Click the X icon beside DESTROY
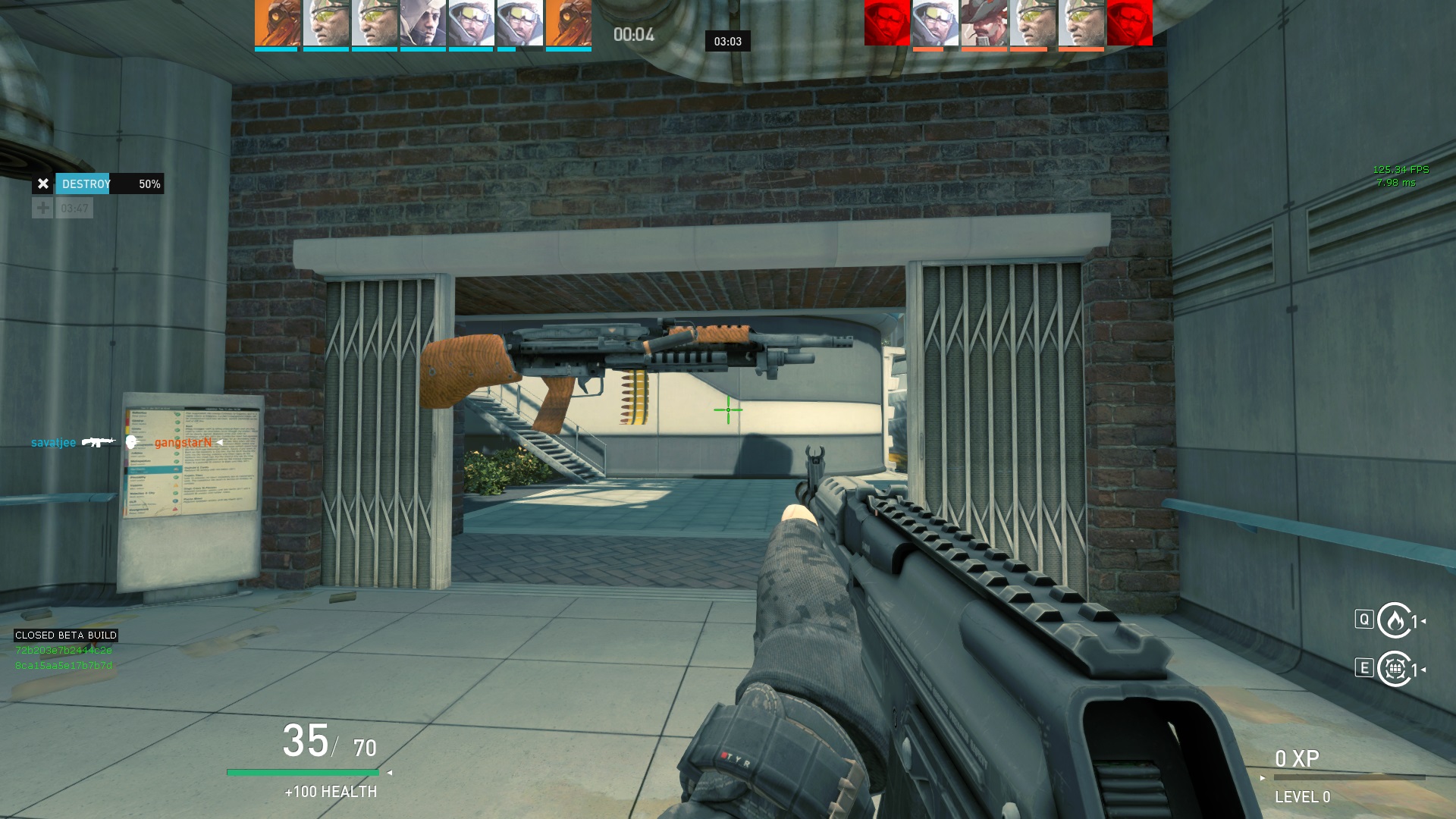 point(43,184)
